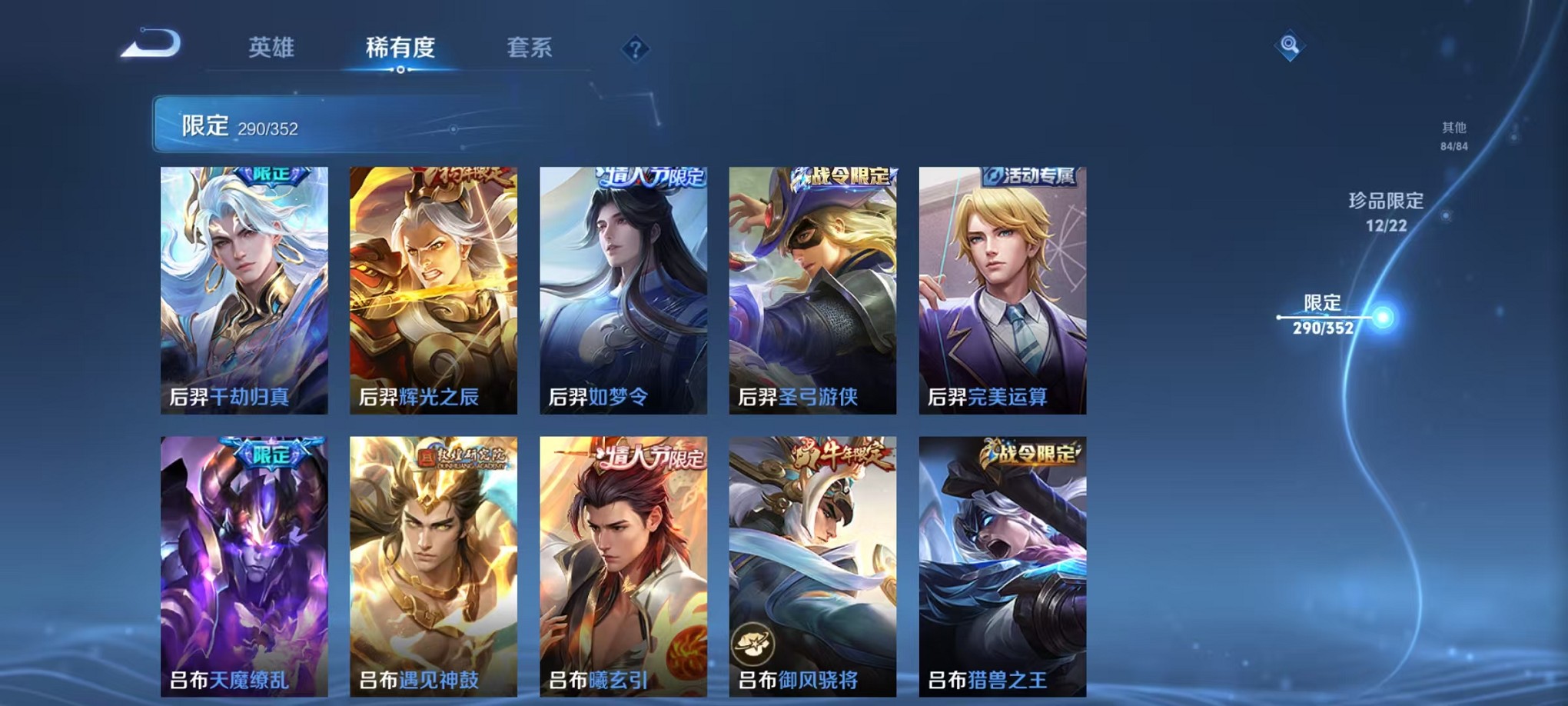Click the back arrow at top left
This screenshot has height=706, width=1568.
(x=148, y=45)
